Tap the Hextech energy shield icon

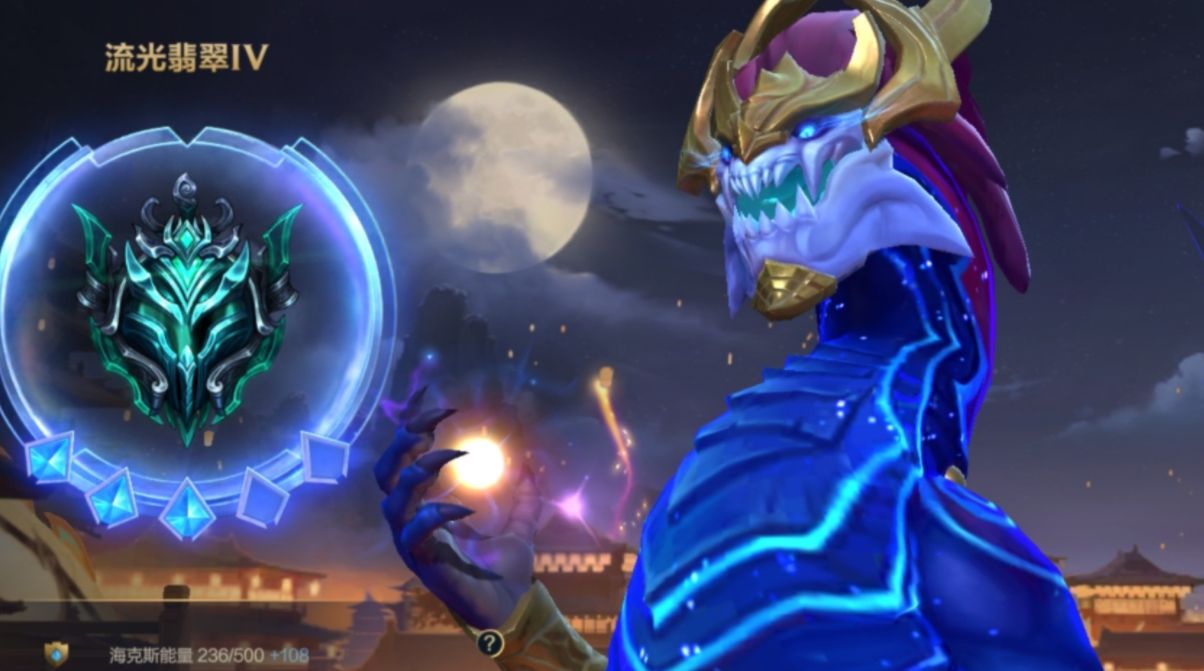tap(56, 654)
